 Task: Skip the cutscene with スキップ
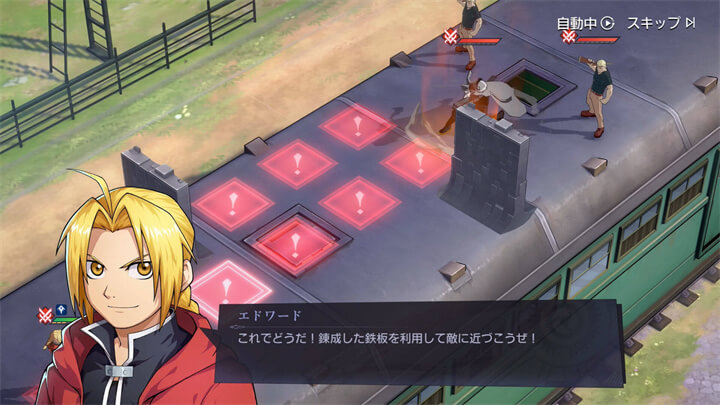click(x=660, y=23)
